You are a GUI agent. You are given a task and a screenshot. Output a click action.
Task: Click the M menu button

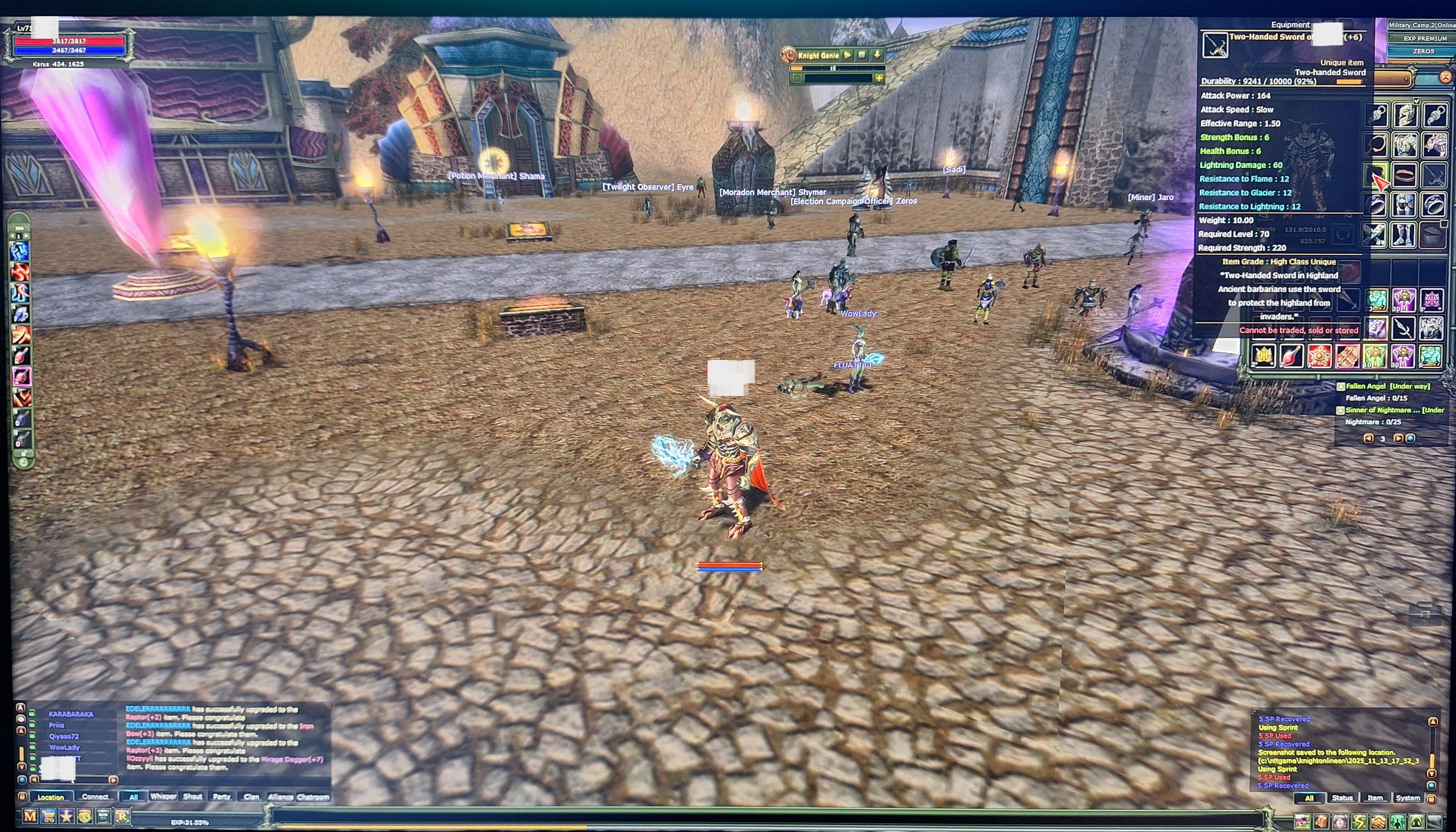(x=30, y=817)
